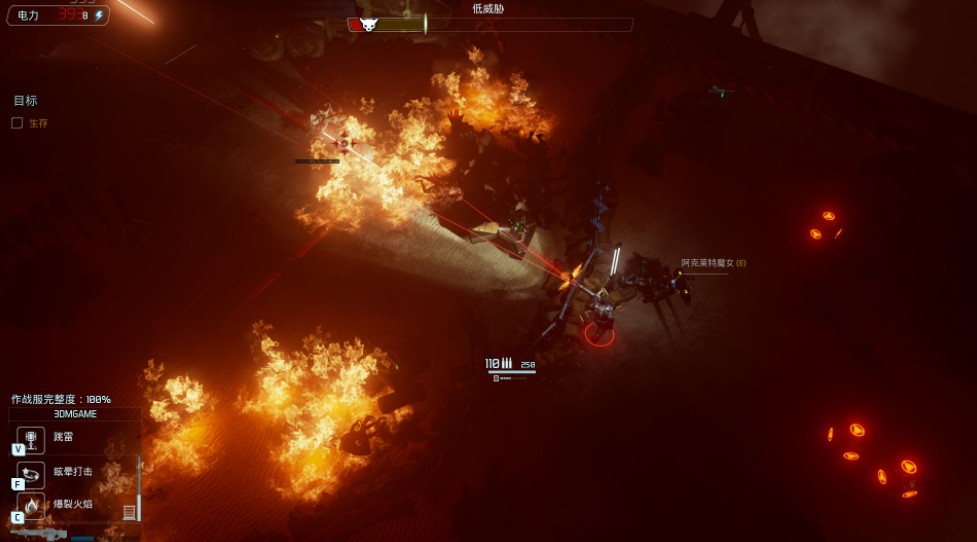Use the 眩晕打击 stun strike ability
Screen dimensions: 977x542
pos(31,472)
